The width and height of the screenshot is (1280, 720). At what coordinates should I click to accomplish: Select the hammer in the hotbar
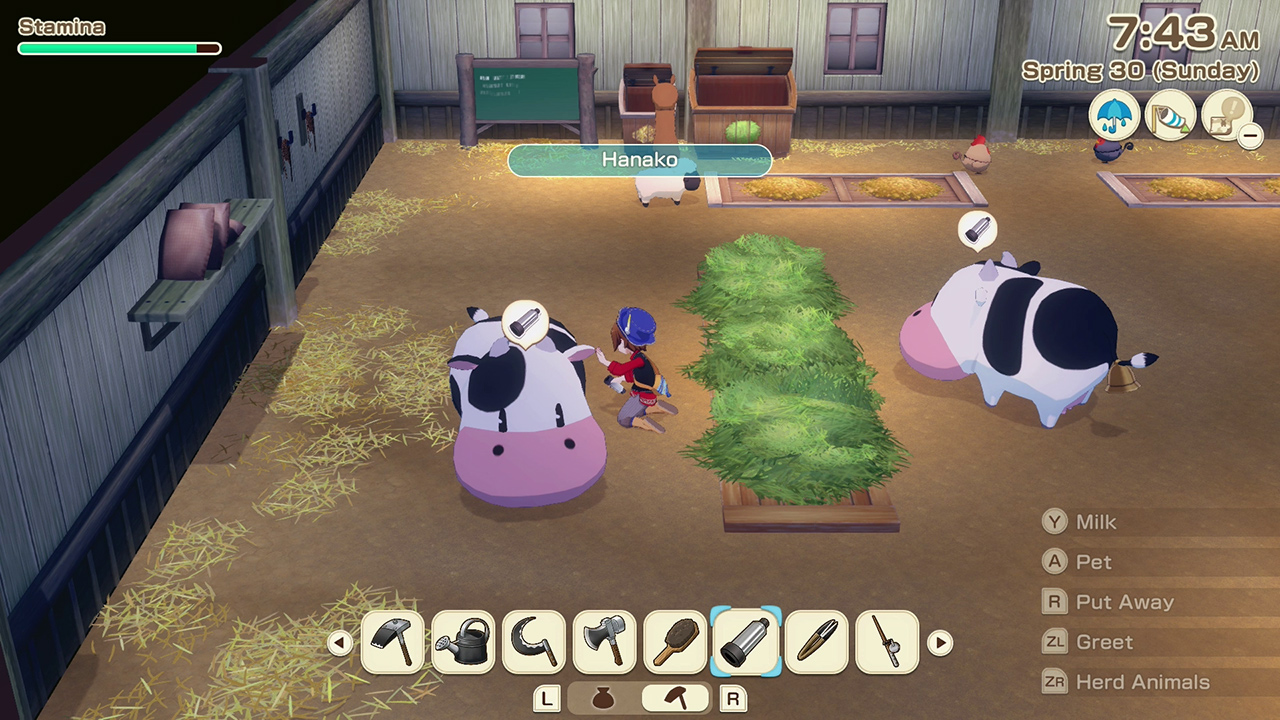(392, 640)
